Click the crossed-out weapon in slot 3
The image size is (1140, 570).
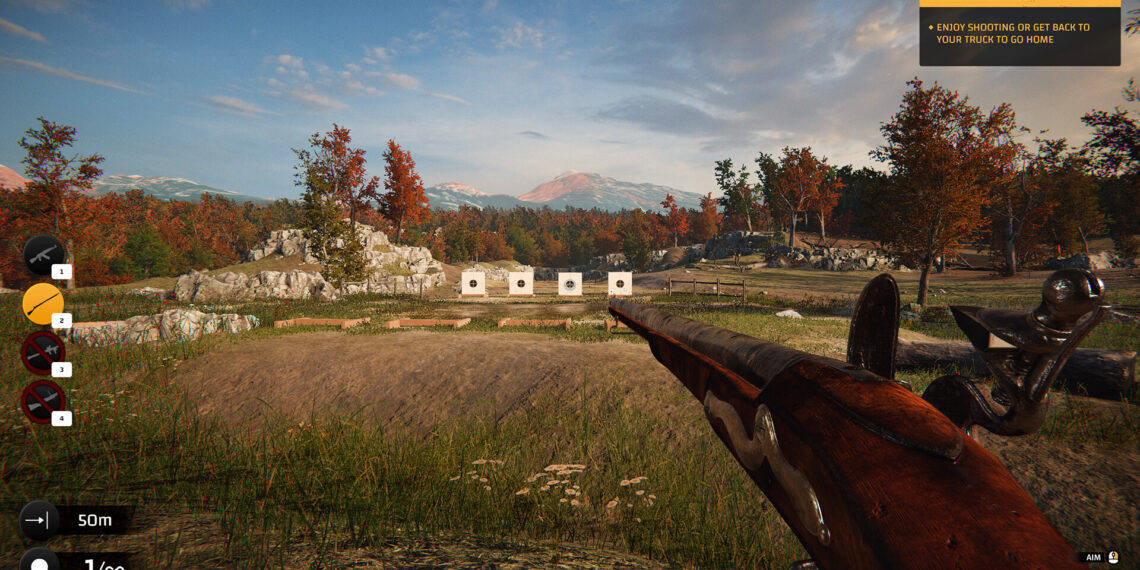43,352
